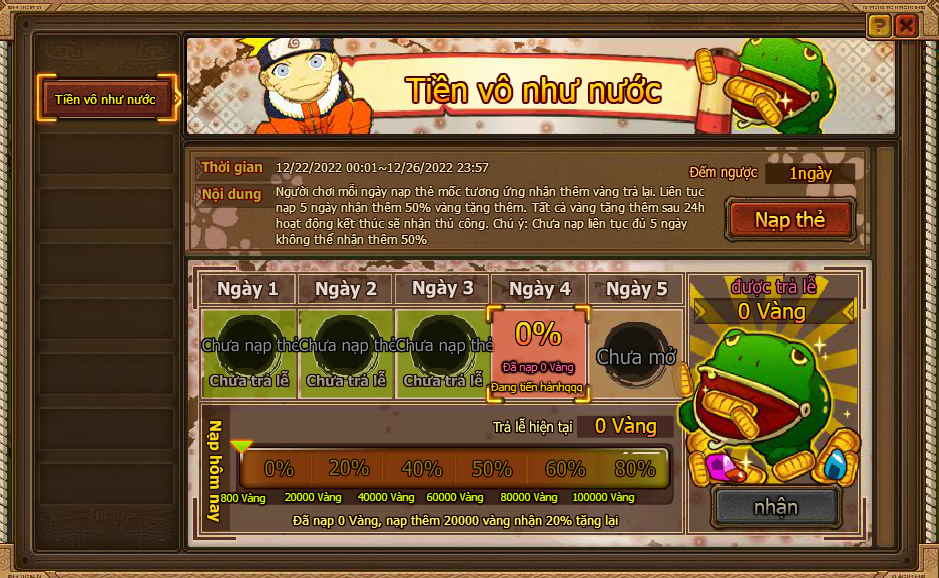
Task: Close the event window
Action: [x=906, y=26]
